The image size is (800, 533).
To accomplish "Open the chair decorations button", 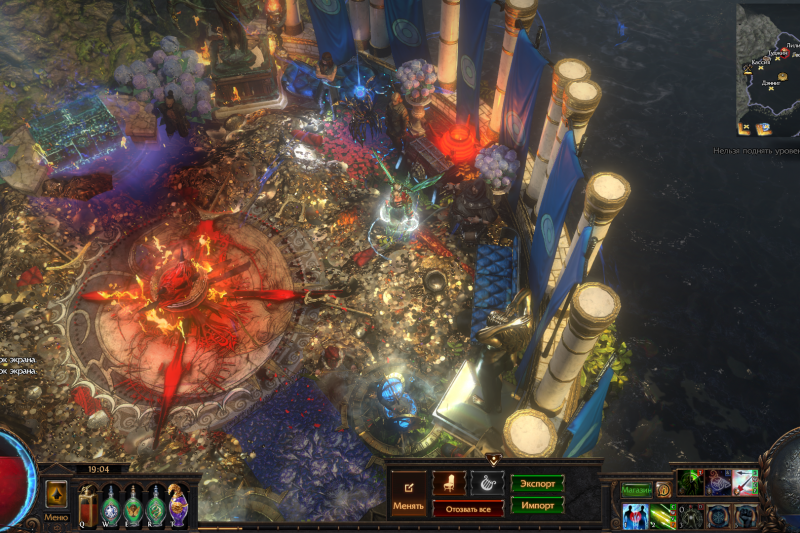I will [449, 484].
